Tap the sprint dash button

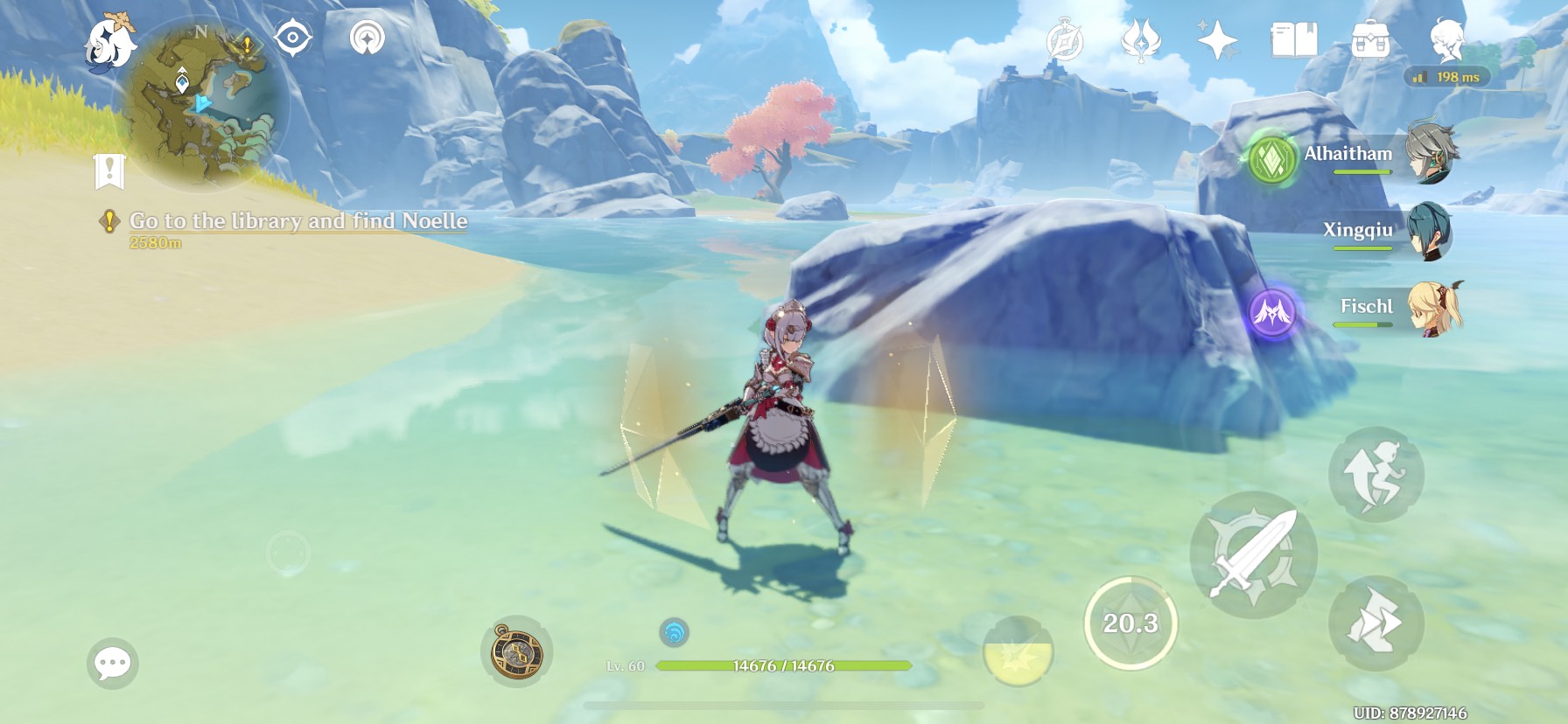point(1375,623)
